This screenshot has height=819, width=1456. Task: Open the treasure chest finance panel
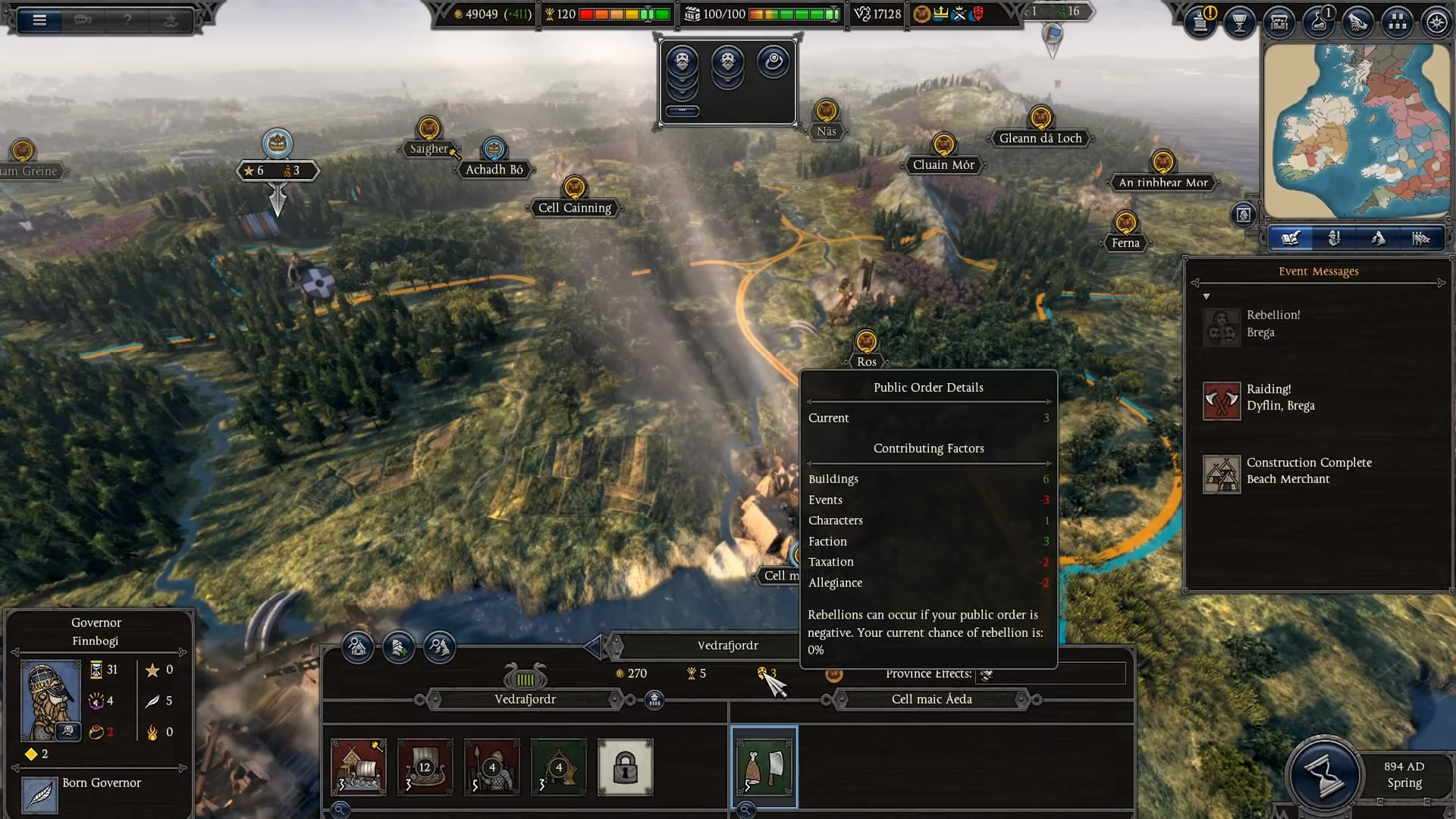click(1279, 22)
